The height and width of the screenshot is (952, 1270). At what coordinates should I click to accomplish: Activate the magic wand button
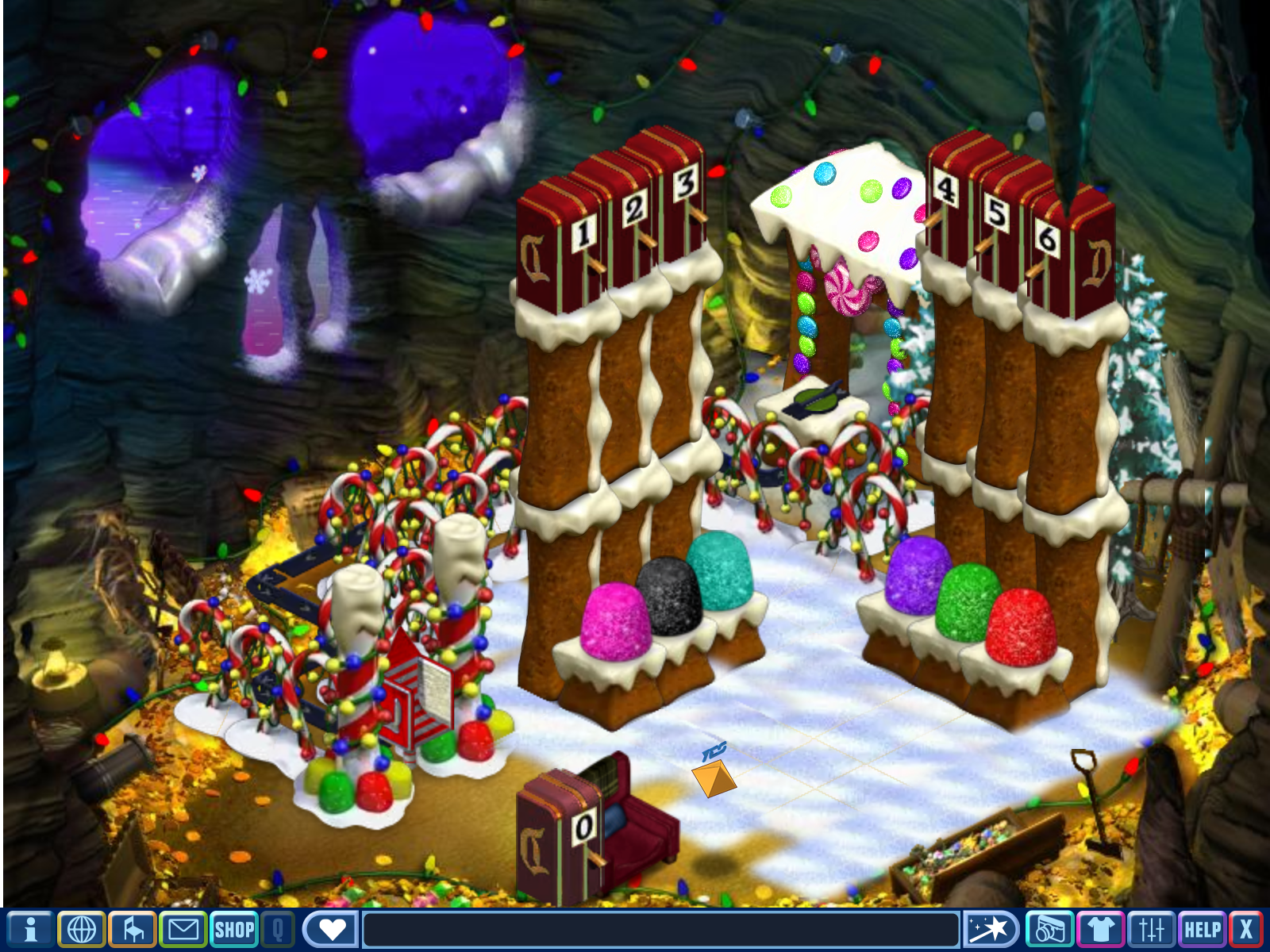point(991,929)
